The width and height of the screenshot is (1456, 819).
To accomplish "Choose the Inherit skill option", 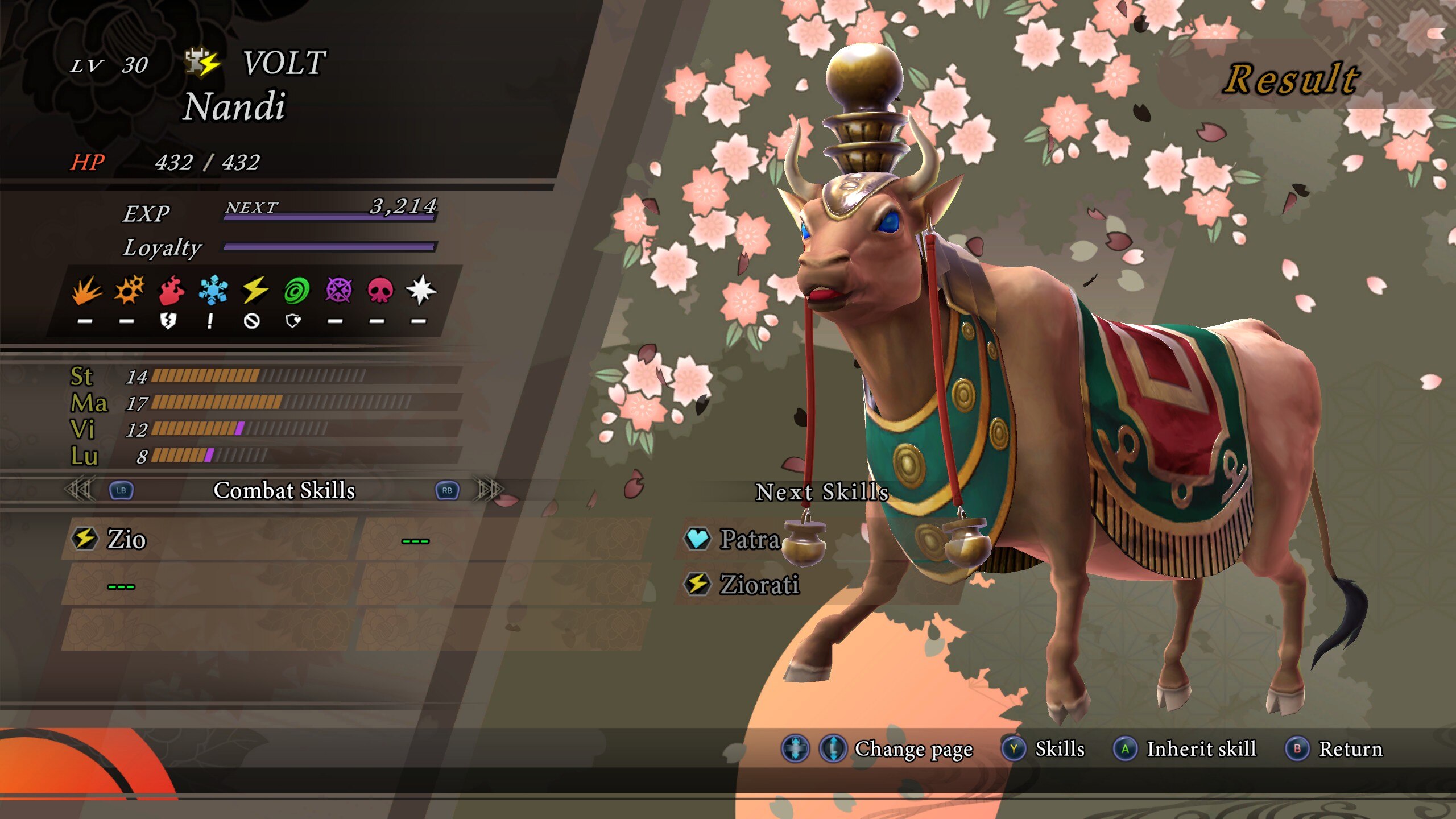I will tap(1200, 749).
